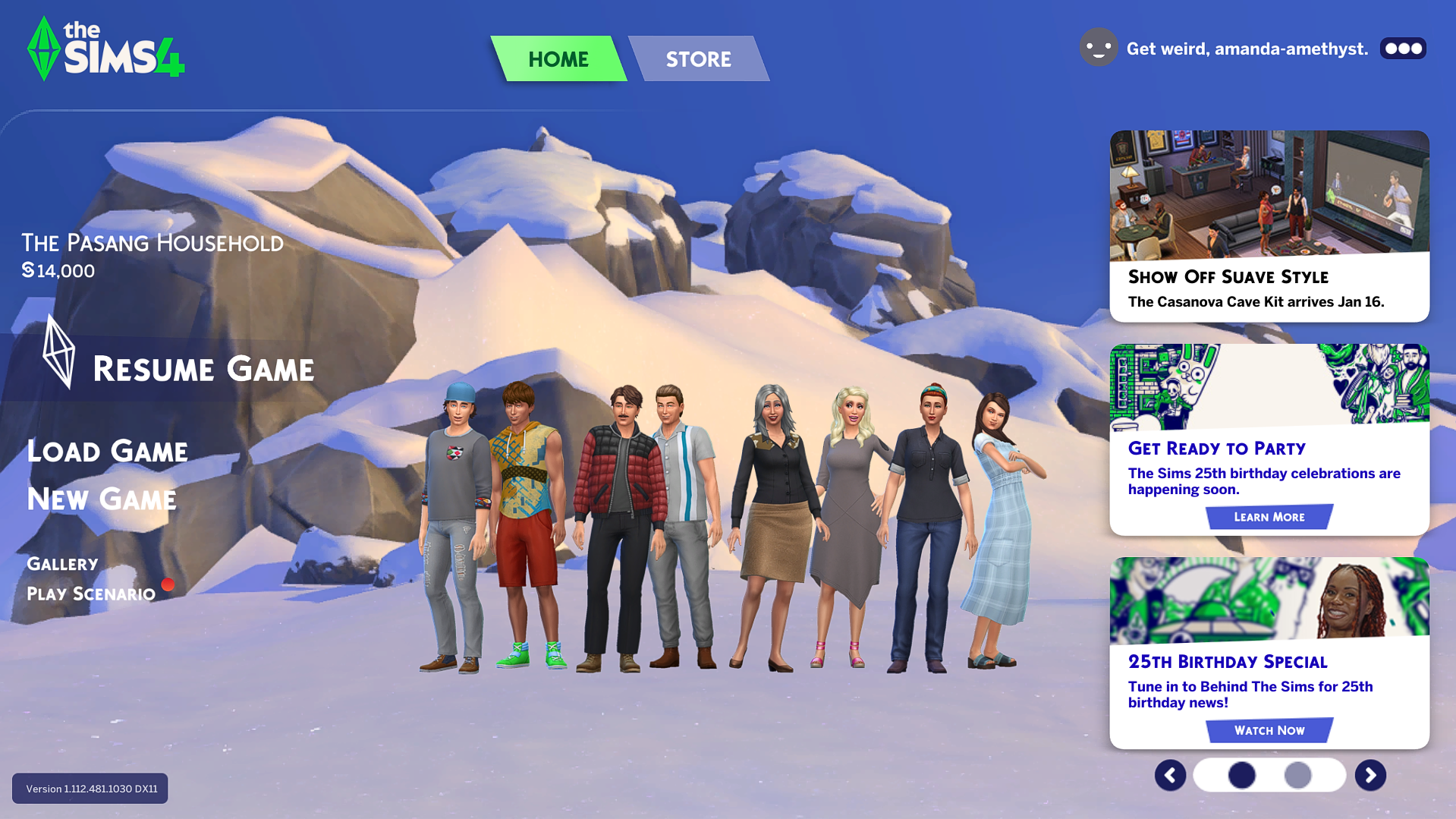Go to next news page arrow

(x=1370, y=775)
